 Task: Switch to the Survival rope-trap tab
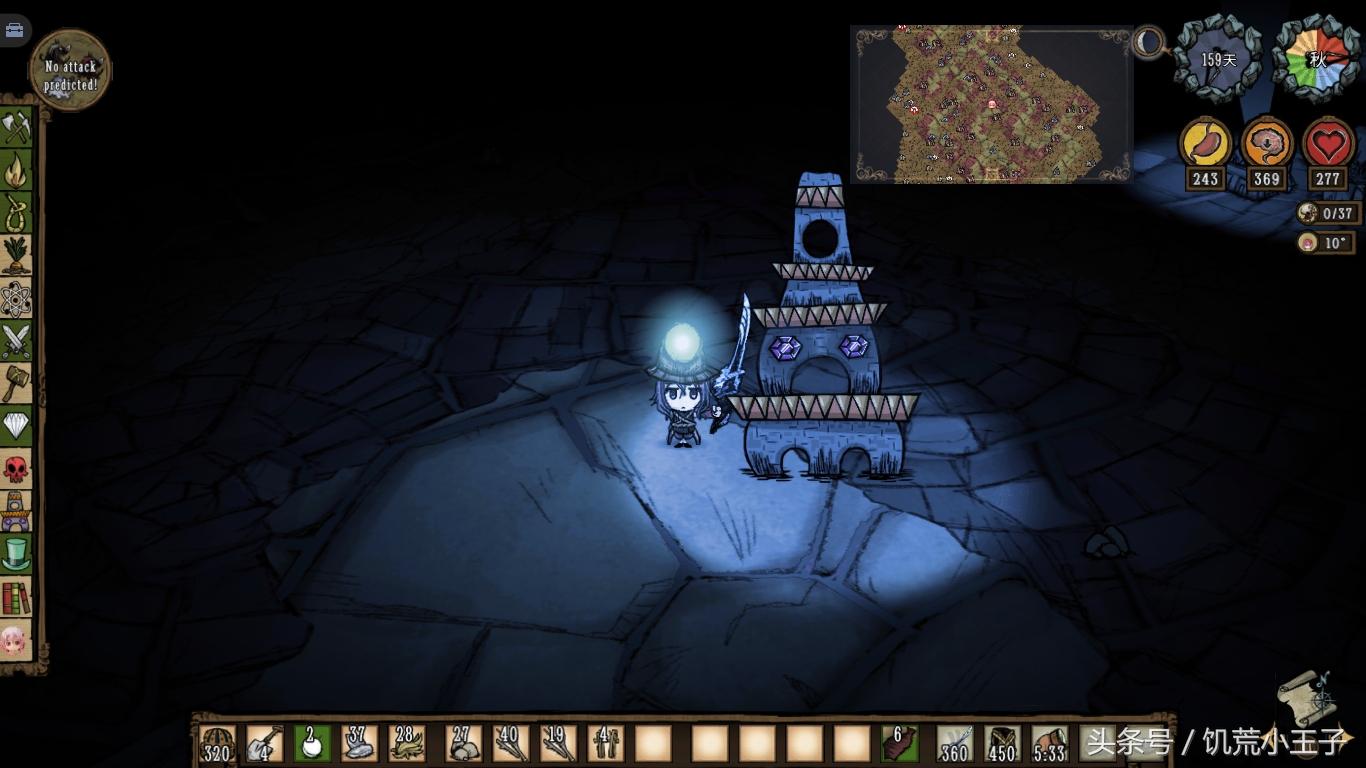(x=16, y=212)
